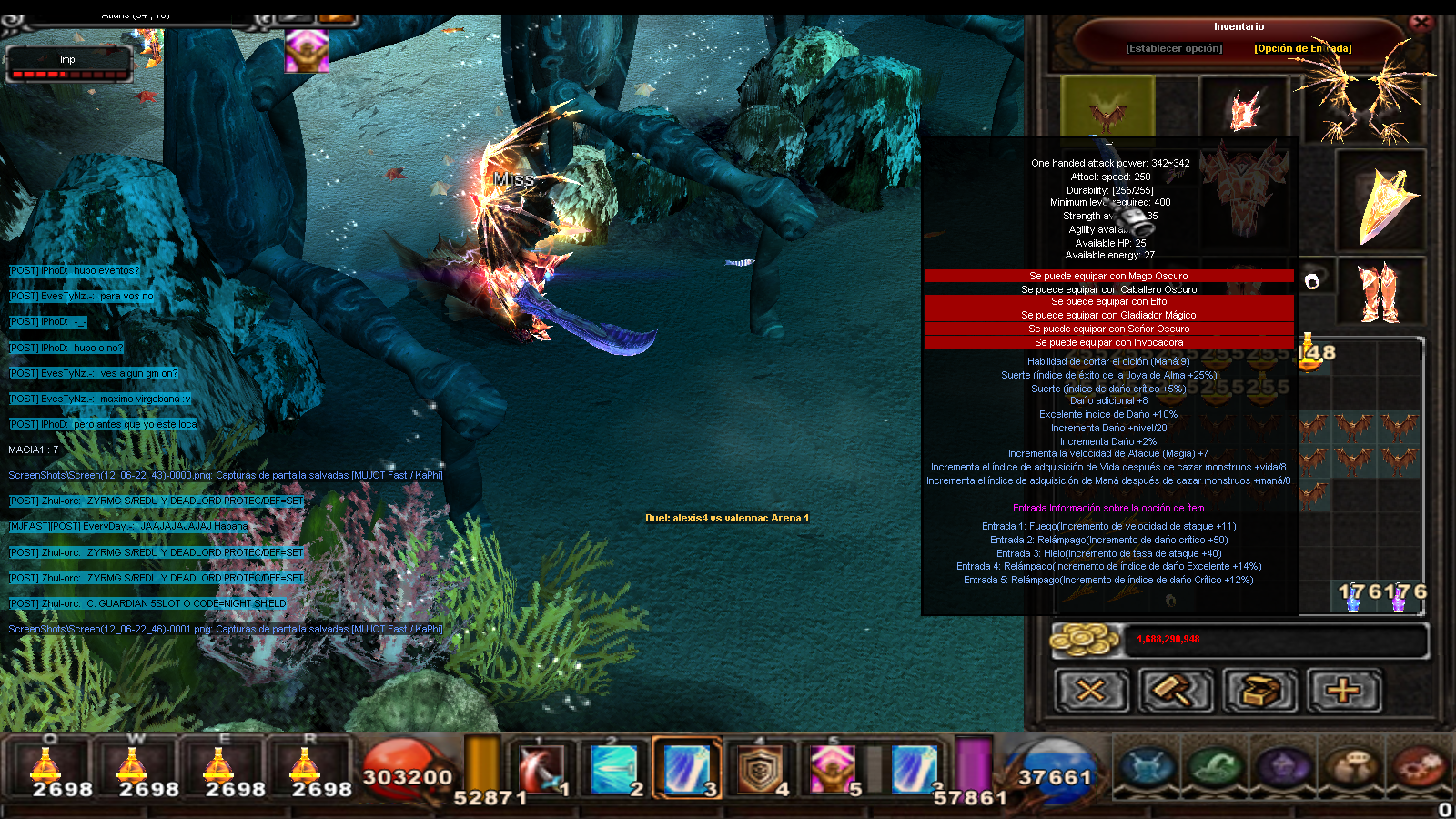Viewport: 1456px width, 819px height.
Task: Activate the shield skill in slot 4
Action: pos(760,769)
